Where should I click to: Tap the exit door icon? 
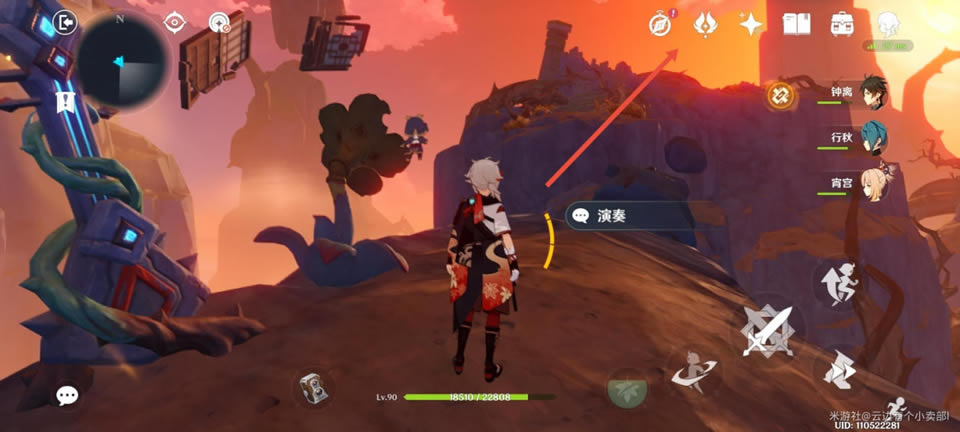pos(65,22)
